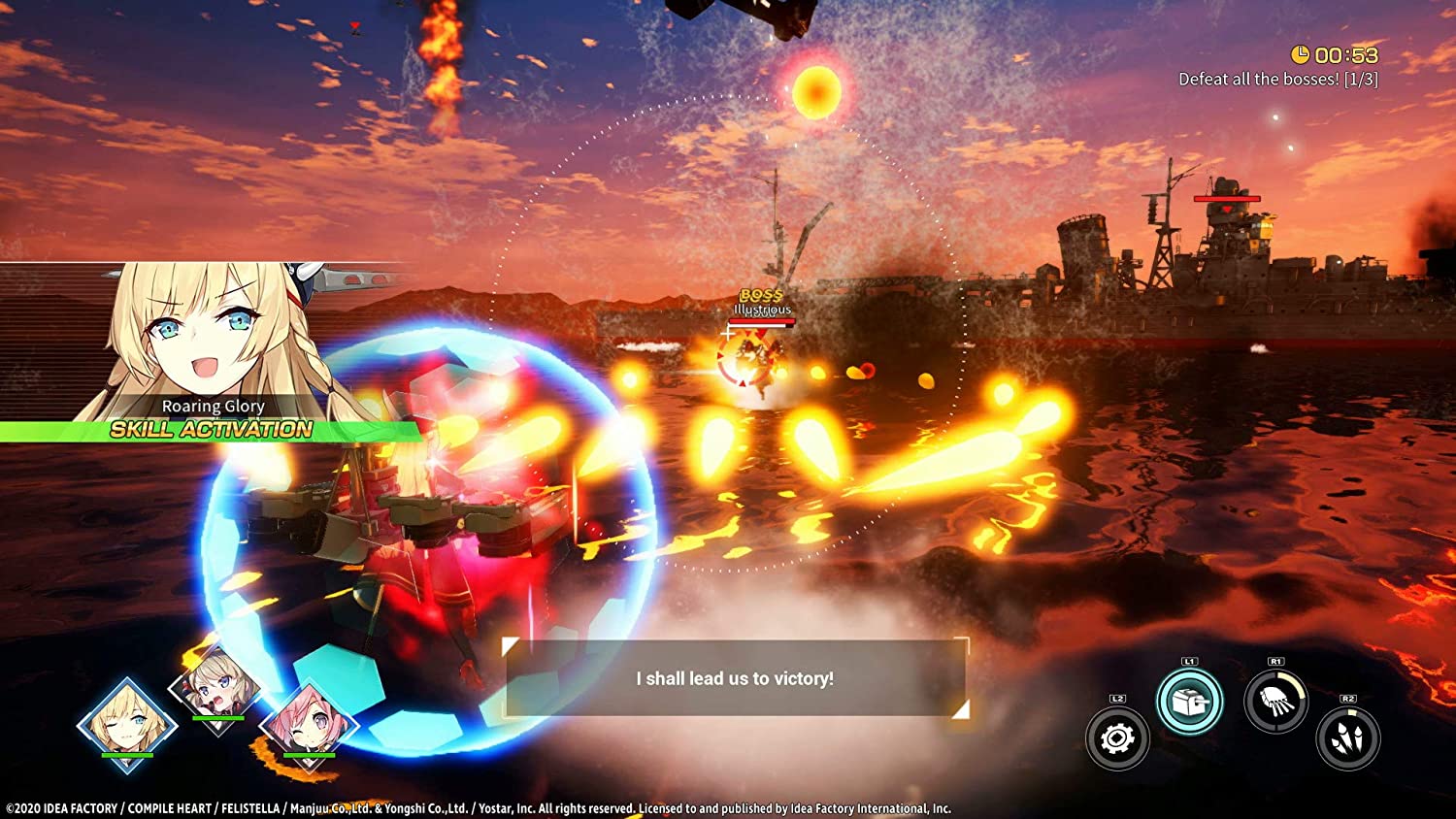Choose the pink-haired character portrait

coord(309,724)
